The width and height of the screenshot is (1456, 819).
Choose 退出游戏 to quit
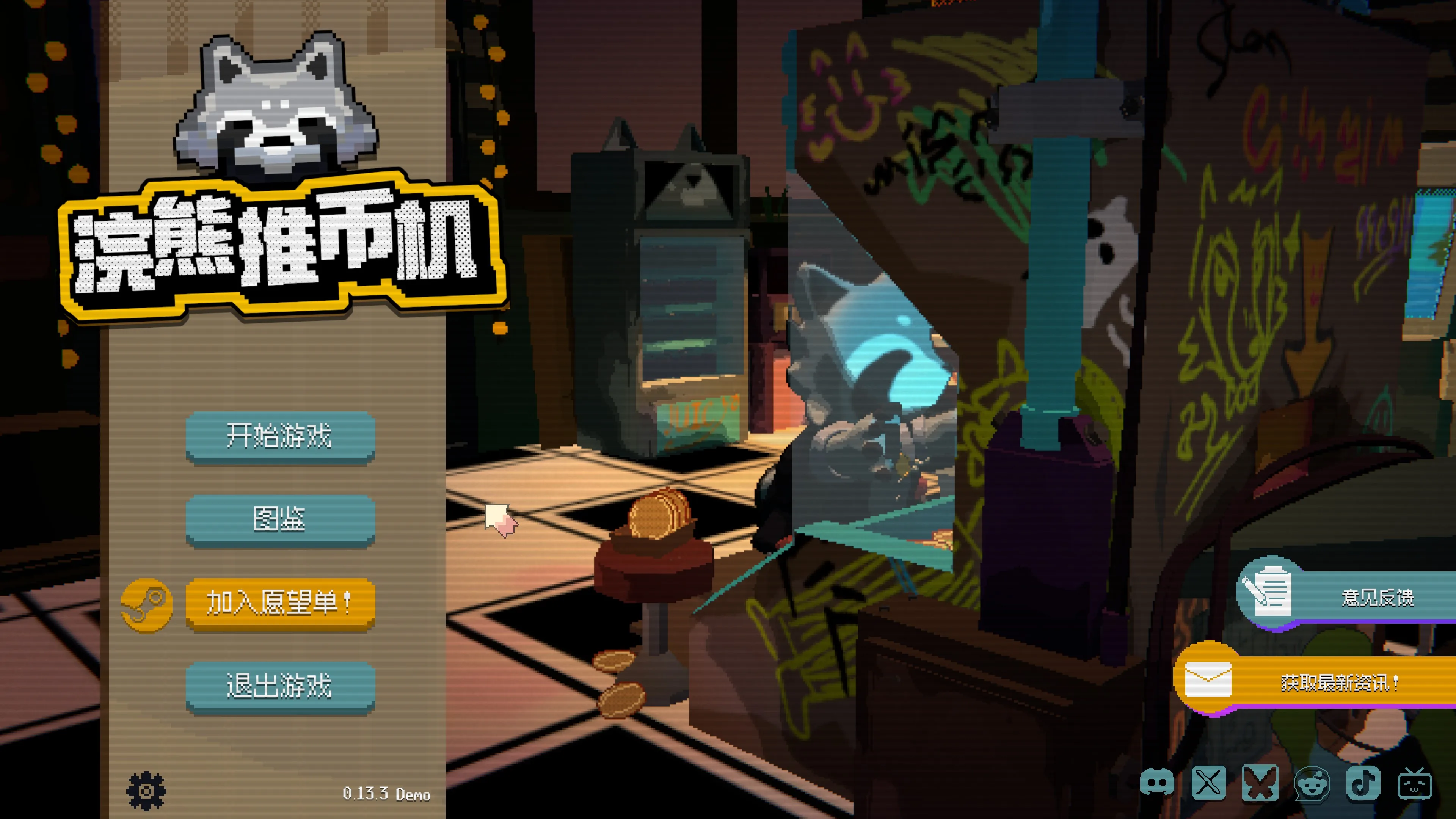[x=280, y=686]
